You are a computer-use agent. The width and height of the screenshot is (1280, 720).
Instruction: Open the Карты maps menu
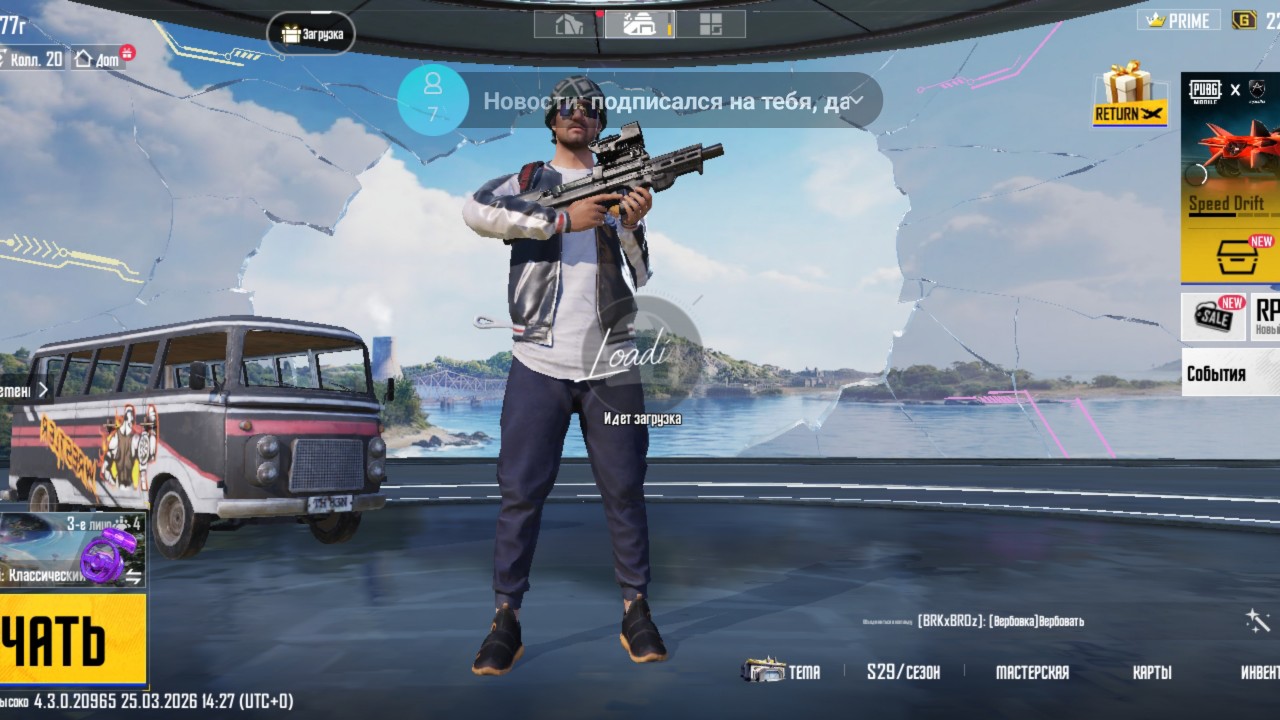(x=1152, y=672)
